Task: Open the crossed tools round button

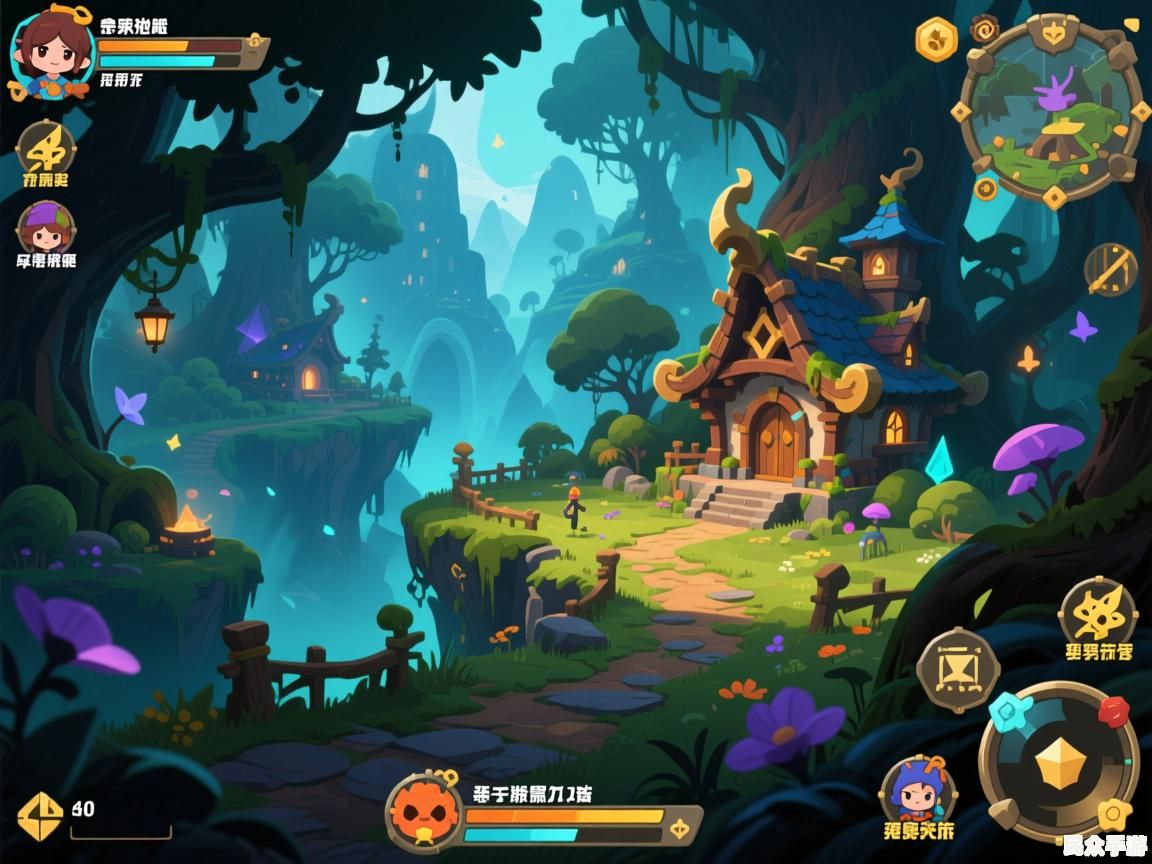Action: coord(1111,269)
